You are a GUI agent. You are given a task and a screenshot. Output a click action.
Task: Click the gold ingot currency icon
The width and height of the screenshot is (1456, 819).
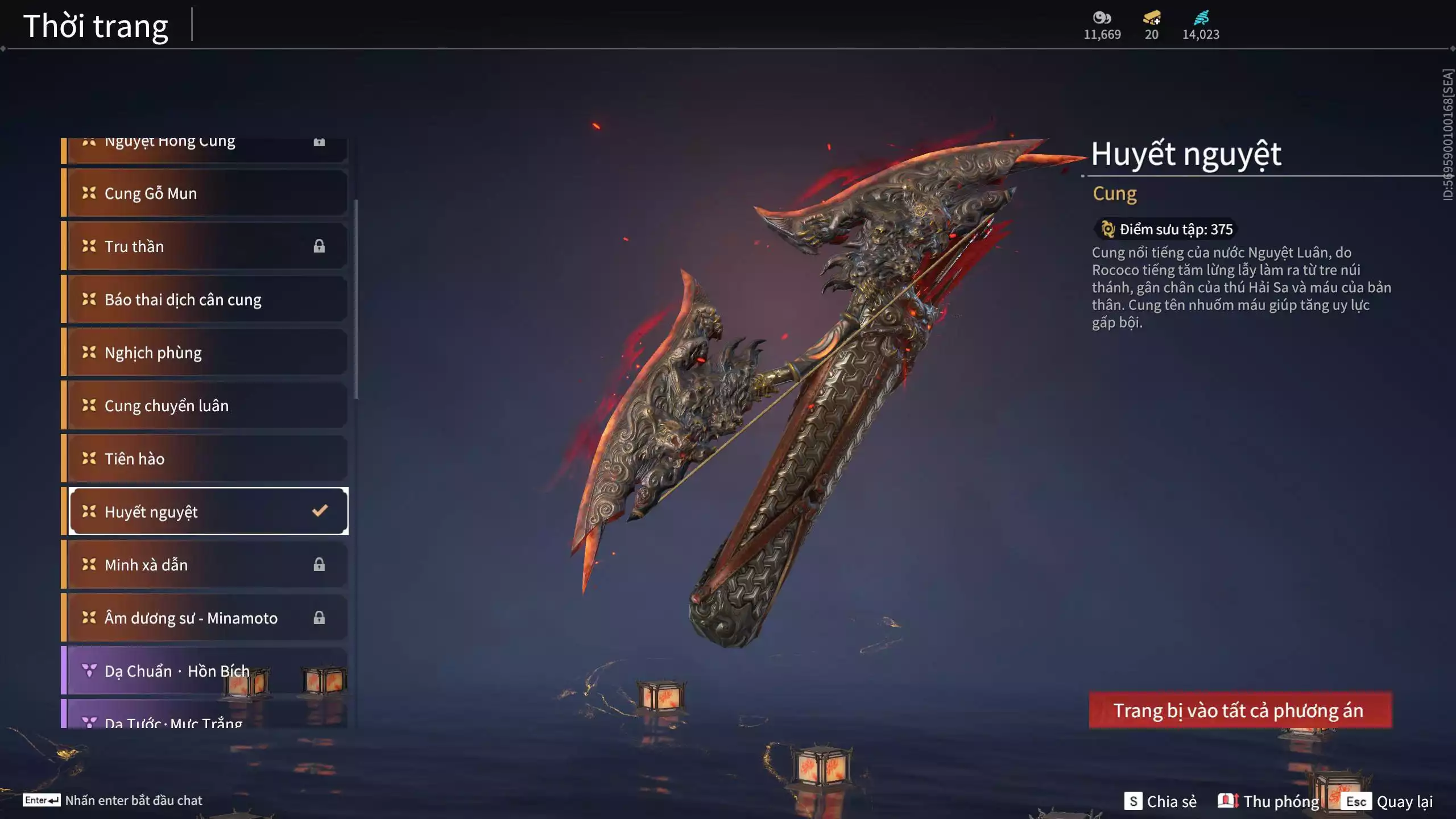point(1152,18)
